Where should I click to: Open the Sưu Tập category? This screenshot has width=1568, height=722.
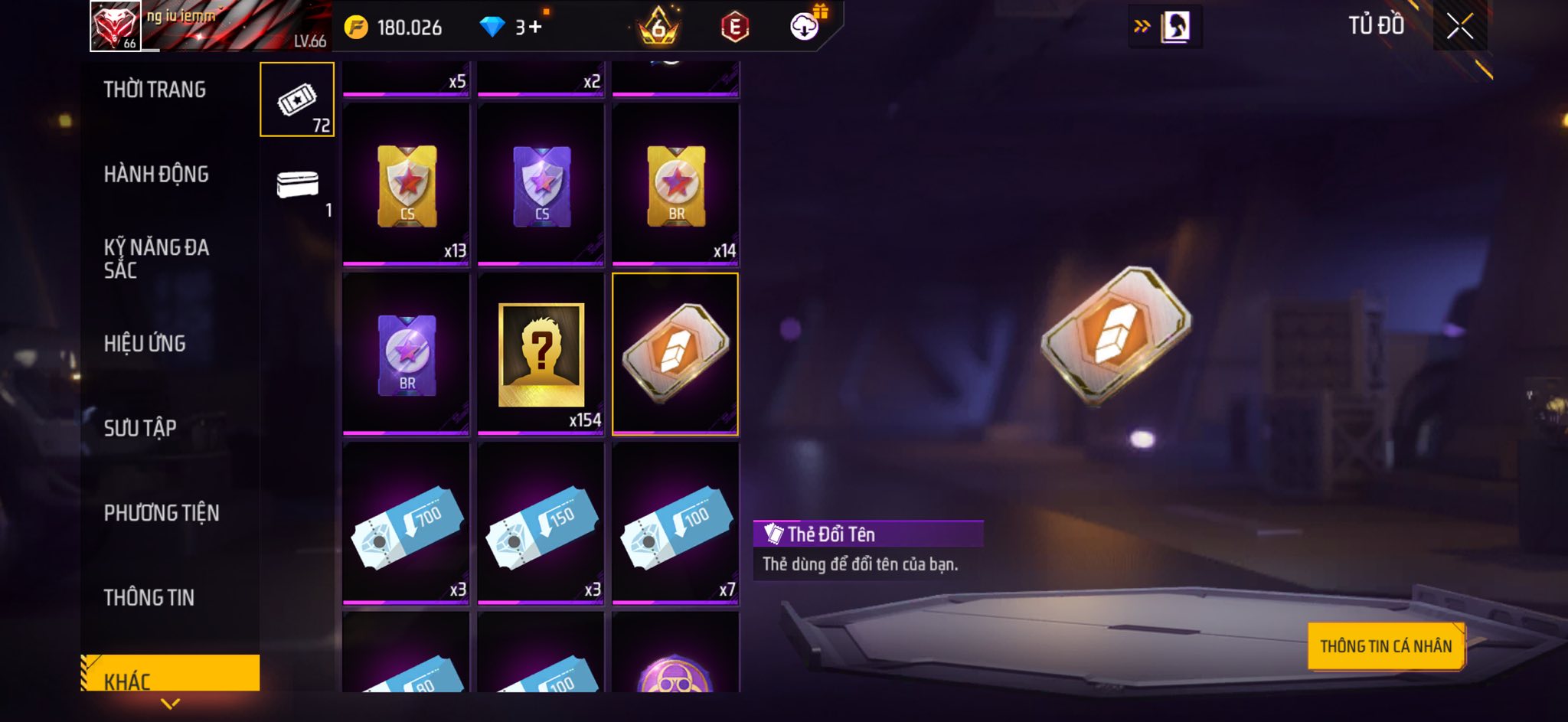click(140, 428)
